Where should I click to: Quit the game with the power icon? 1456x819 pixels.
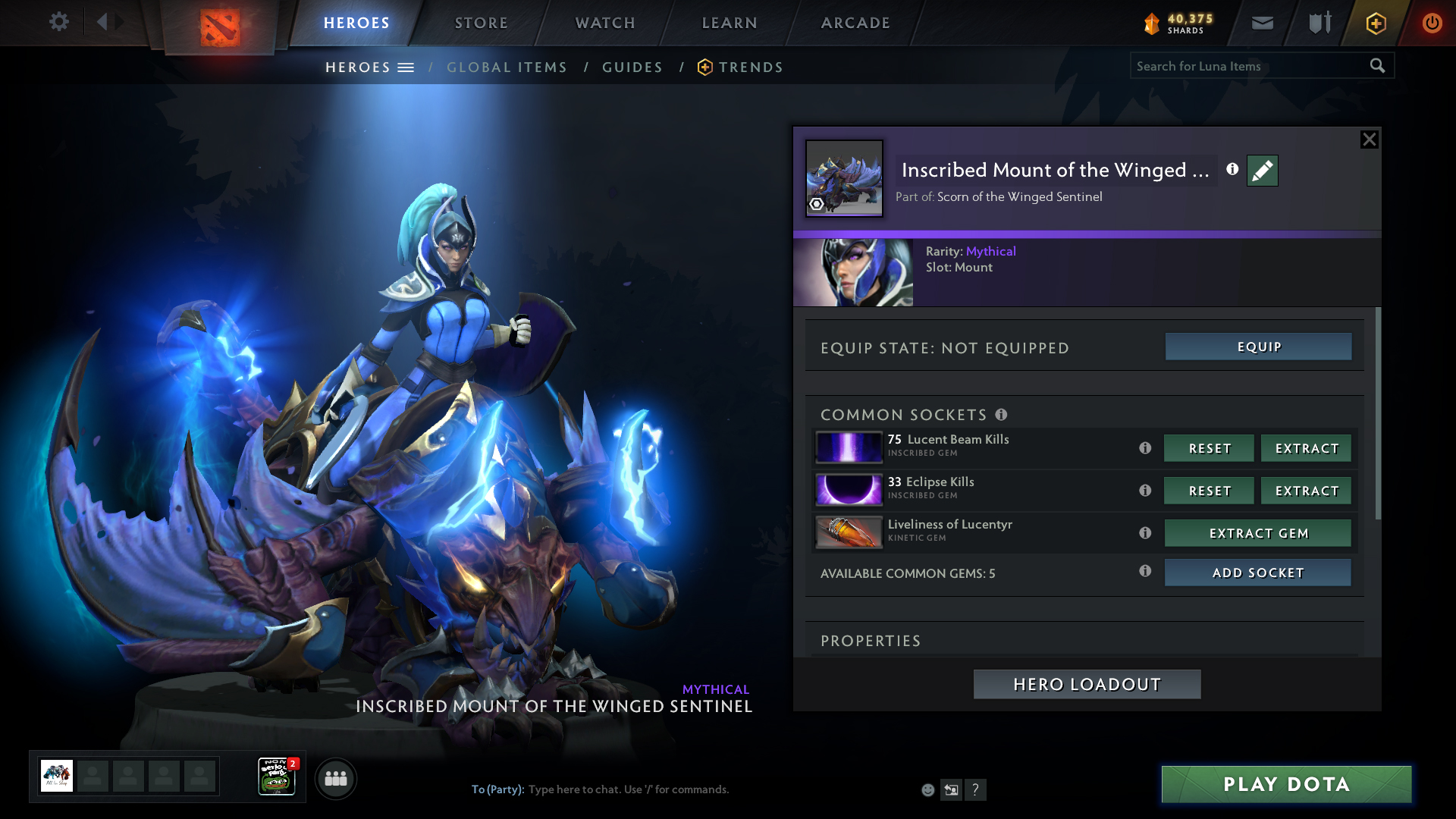click(x=1432, y=23)
